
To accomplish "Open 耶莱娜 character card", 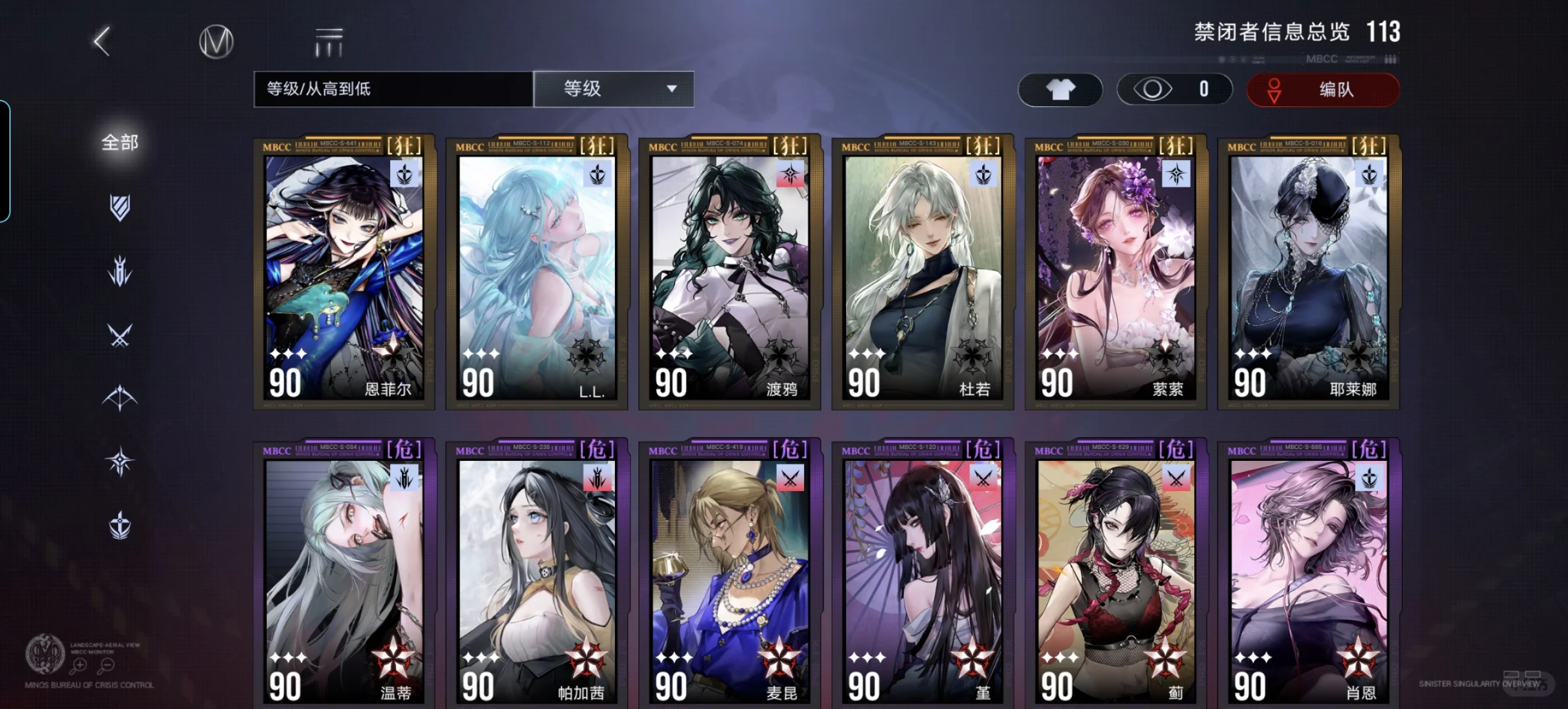I will (x=1309, y=272).
